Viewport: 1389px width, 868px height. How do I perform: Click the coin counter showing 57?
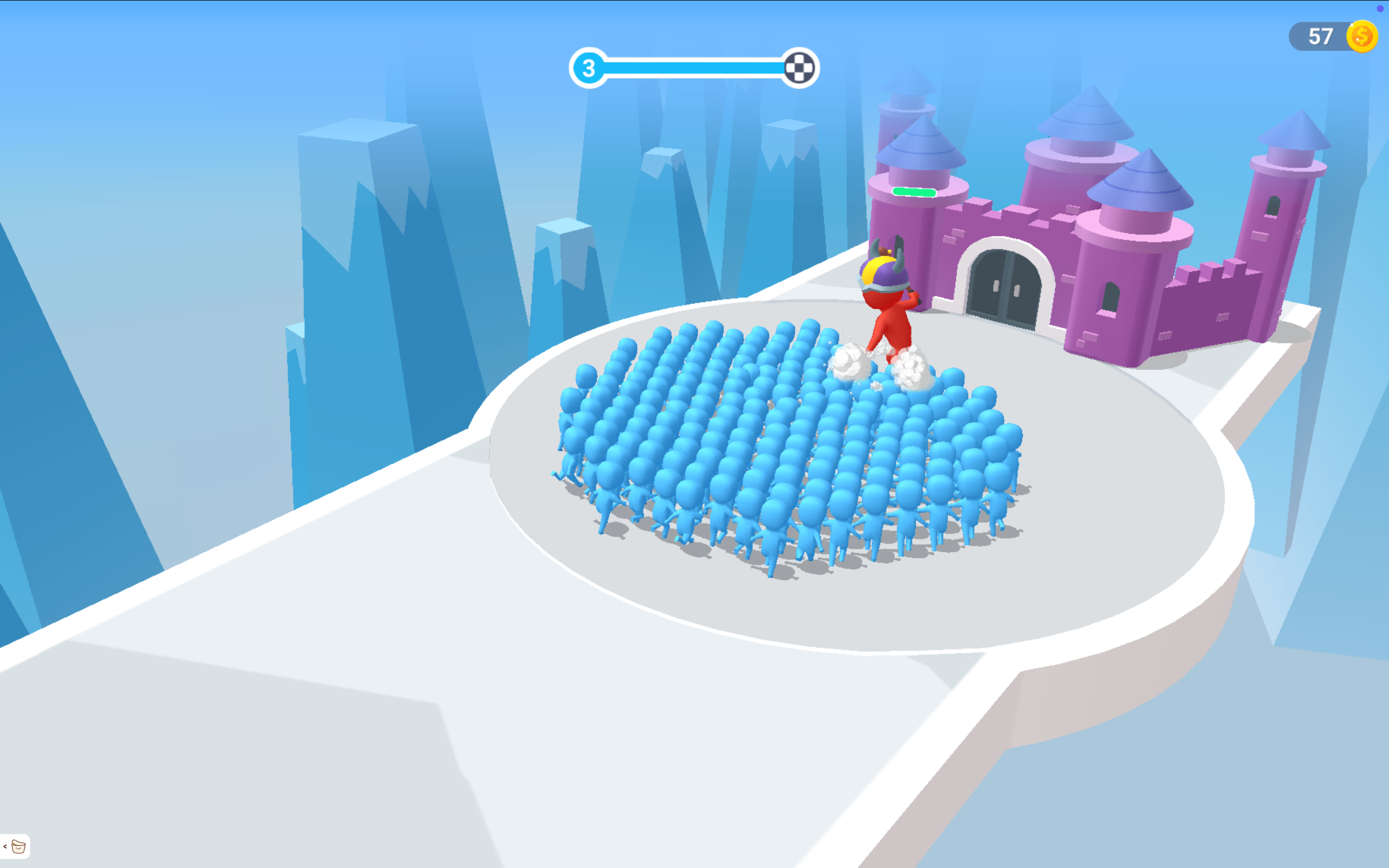1322,36
